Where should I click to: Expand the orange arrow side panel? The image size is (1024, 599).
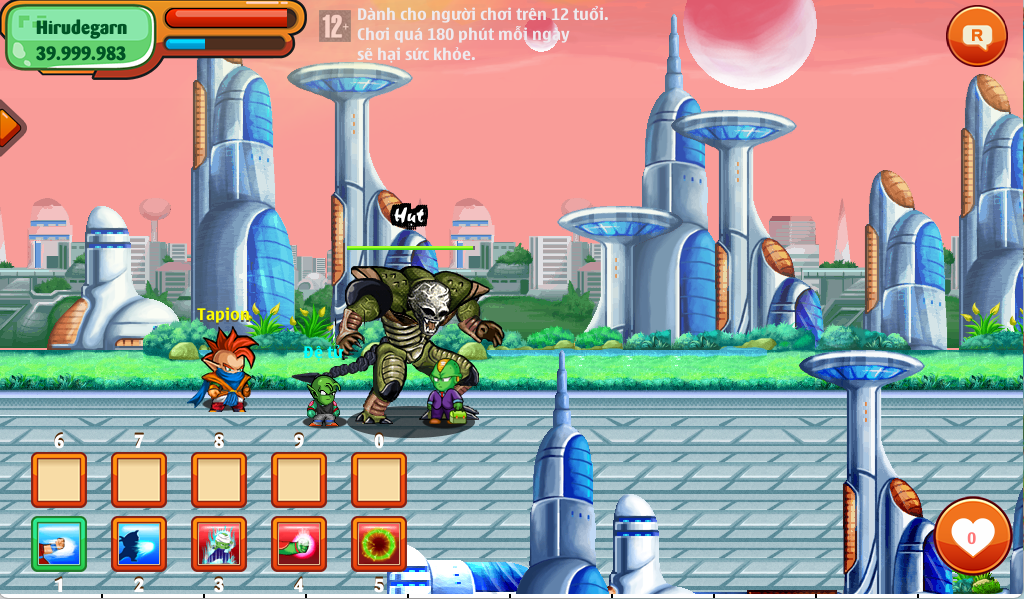click(8, 127)
